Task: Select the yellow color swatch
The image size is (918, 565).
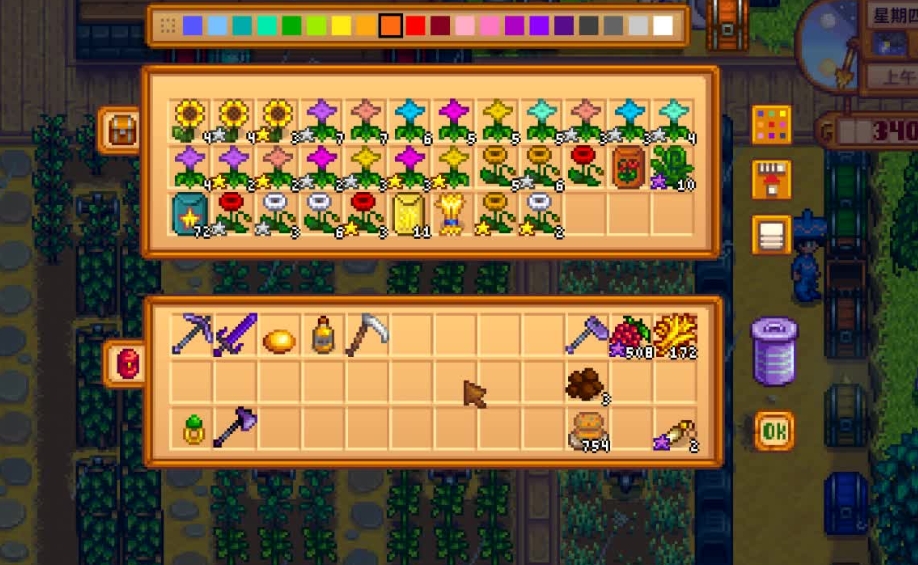Action: click(x=341, y=26)
